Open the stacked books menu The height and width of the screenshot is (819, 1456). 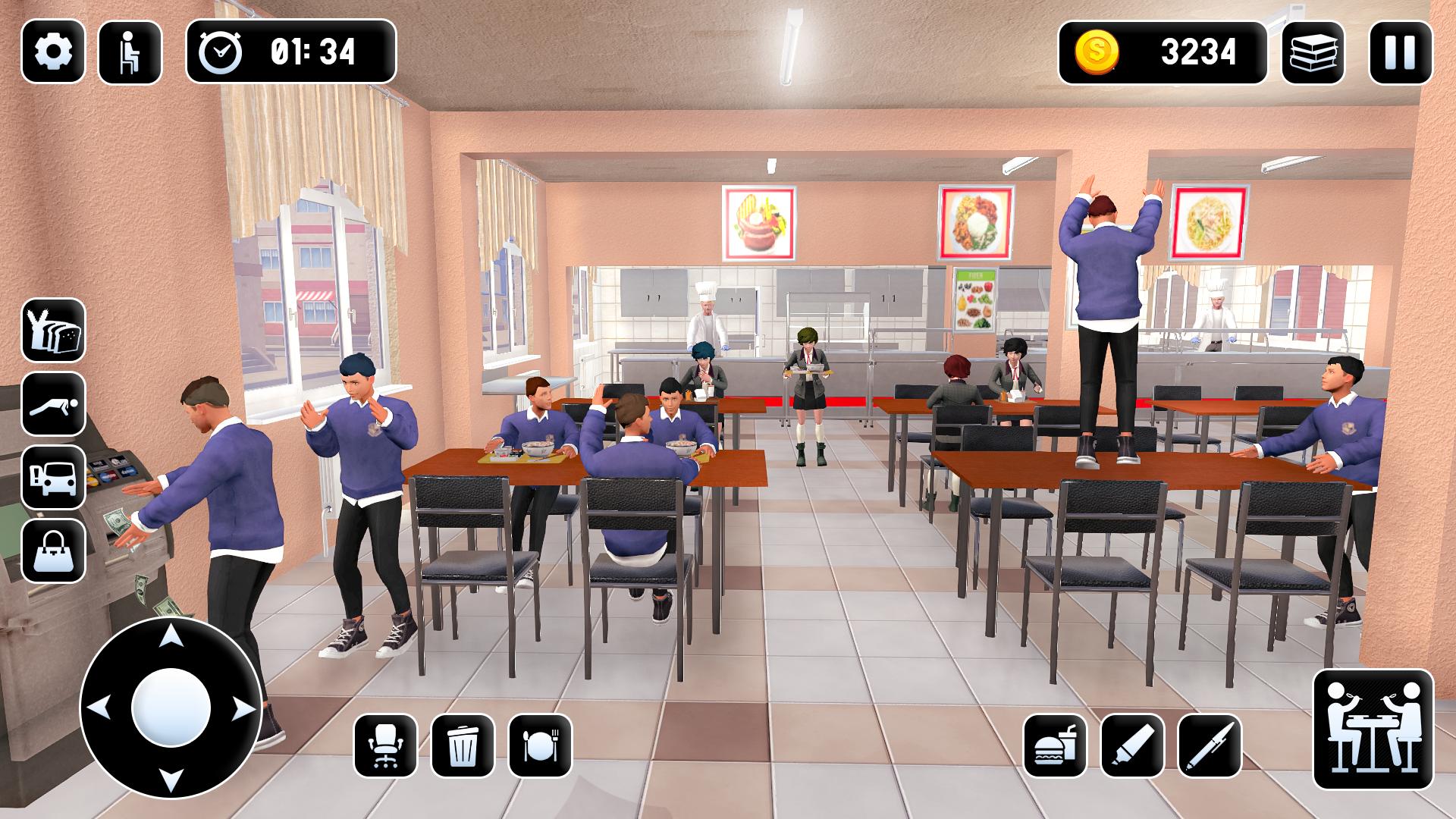1313,52
